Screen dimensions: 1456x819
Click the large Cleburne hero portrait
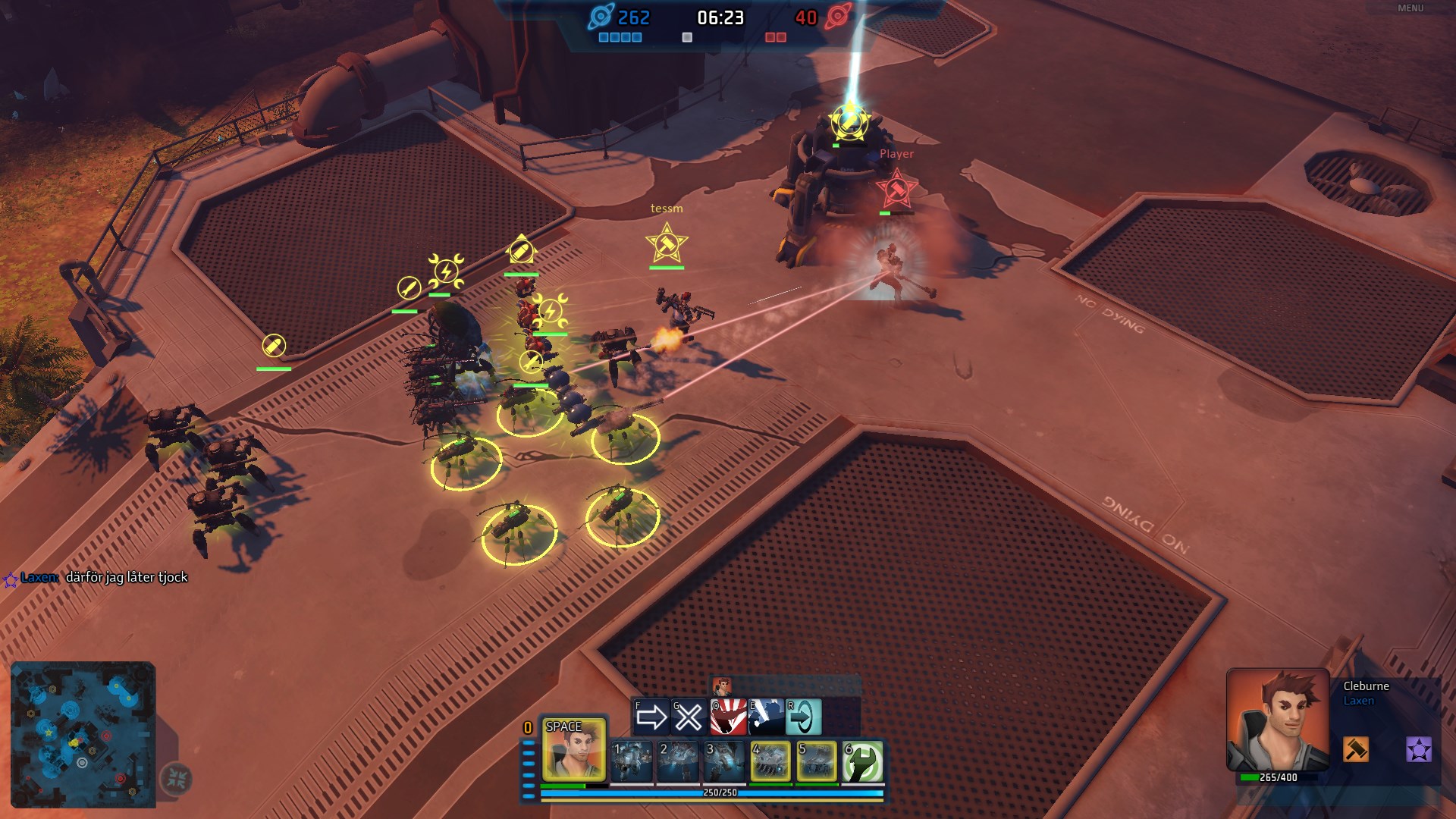pos(1278,719)
